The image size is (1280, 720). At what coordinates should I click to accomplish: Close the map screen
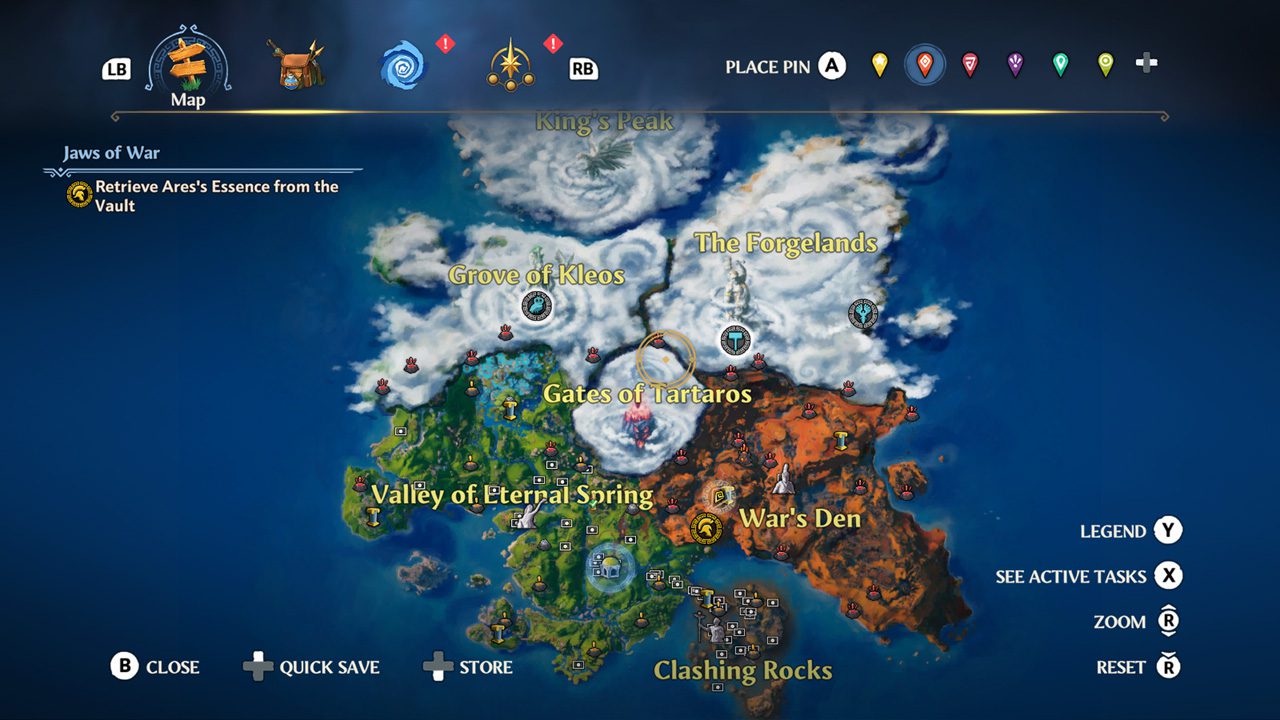click(155, 667)
